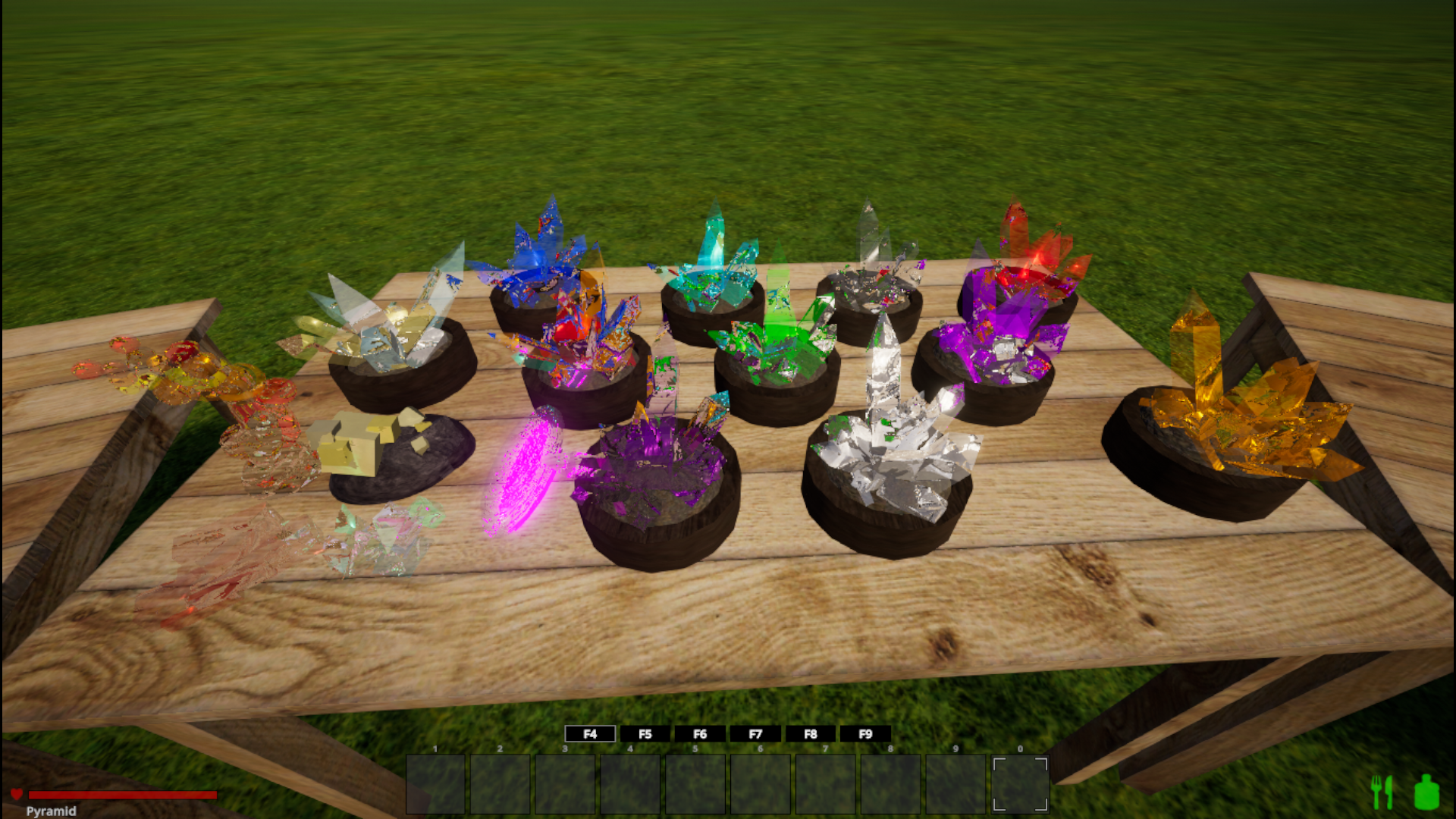Viewport: 1456px width, 819px height.
Task: Click the bracketed hotbar slot numbered 0
Action: pos(1020,784)
